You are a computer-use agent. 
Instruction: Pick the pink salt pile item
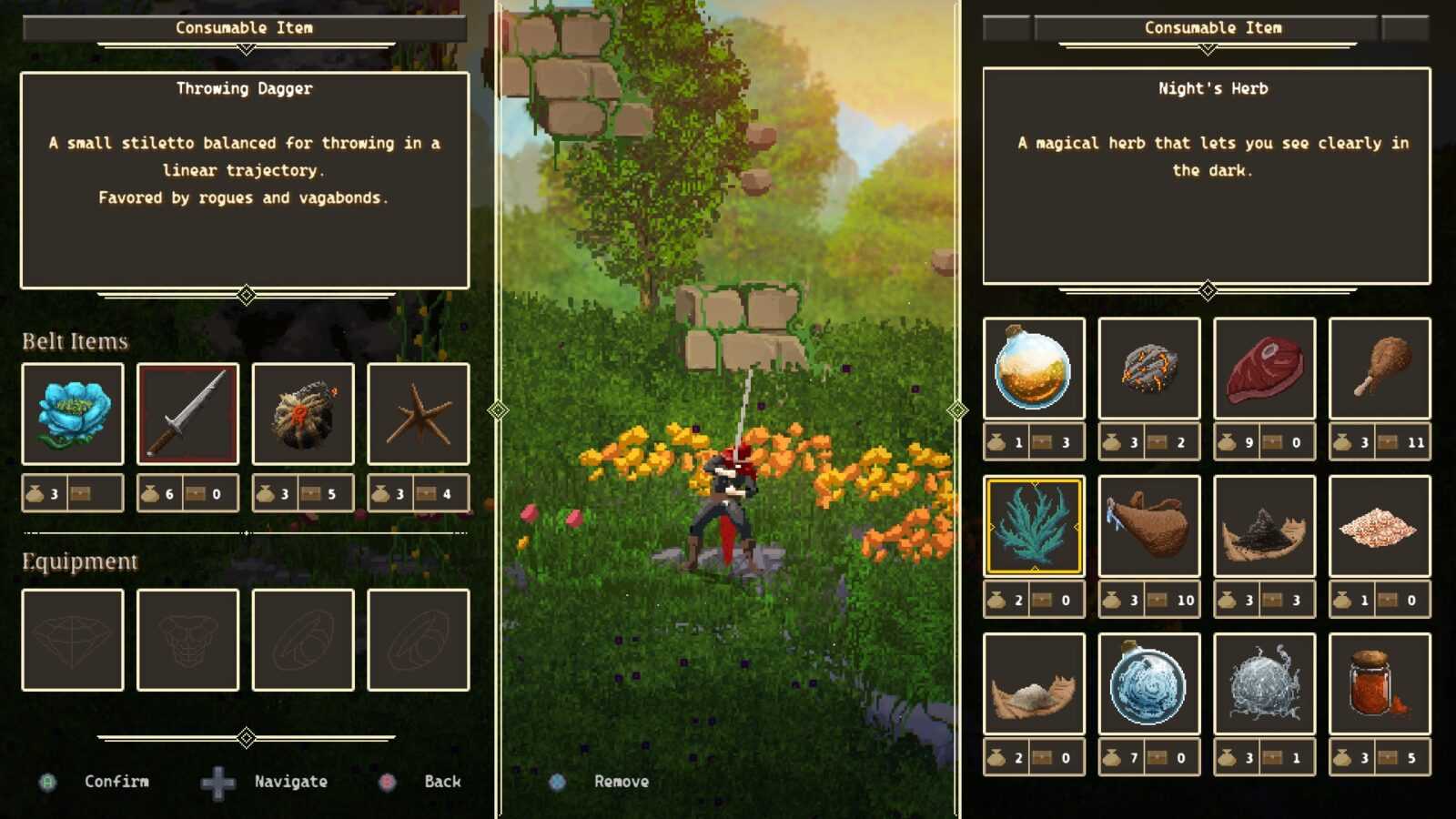coord(1380,526)
